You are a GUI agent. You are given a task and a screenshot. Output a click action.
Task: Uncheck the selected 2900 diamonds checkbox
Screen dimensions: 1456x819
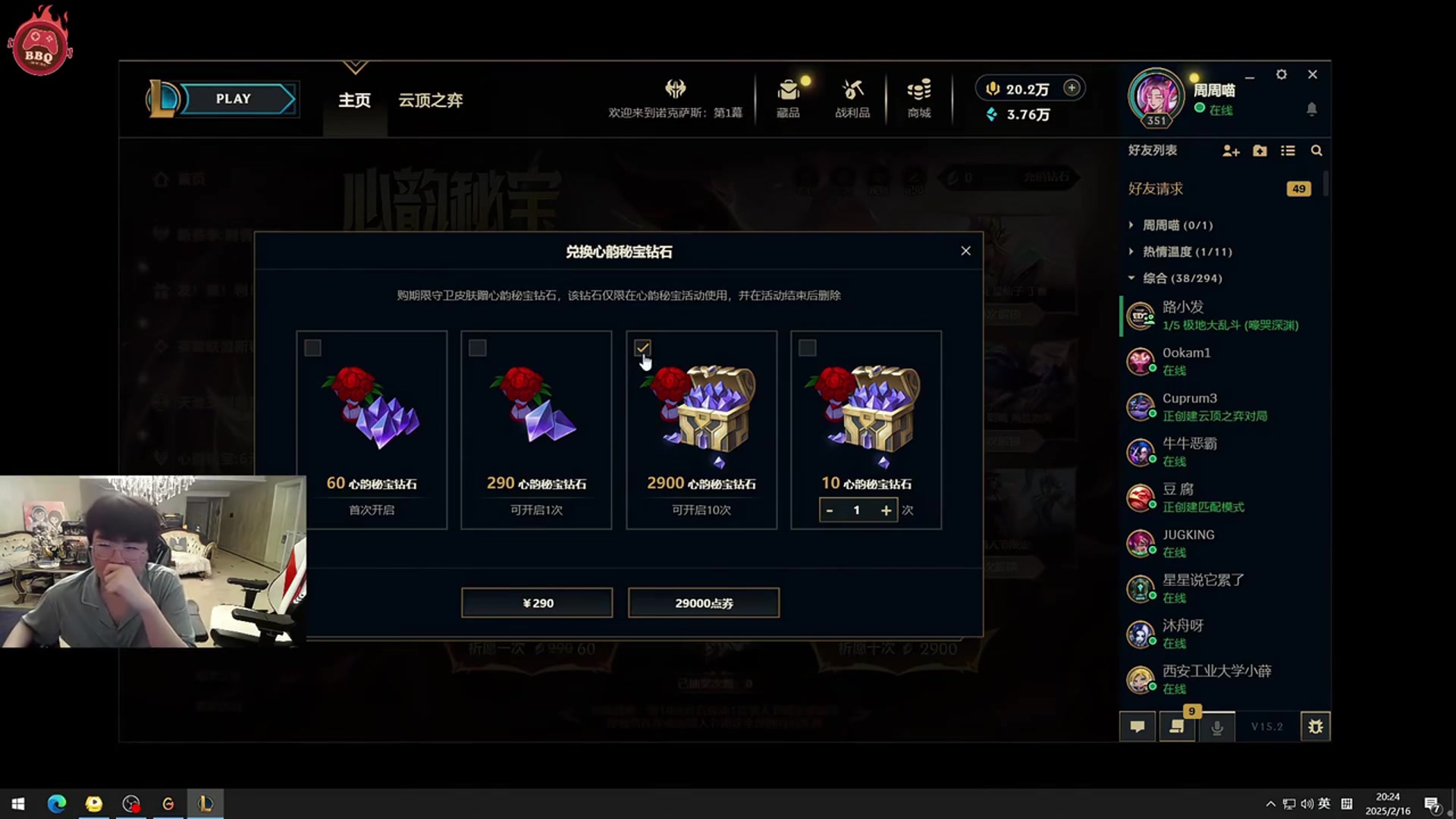pyautogui.click(x=642, y=348)
